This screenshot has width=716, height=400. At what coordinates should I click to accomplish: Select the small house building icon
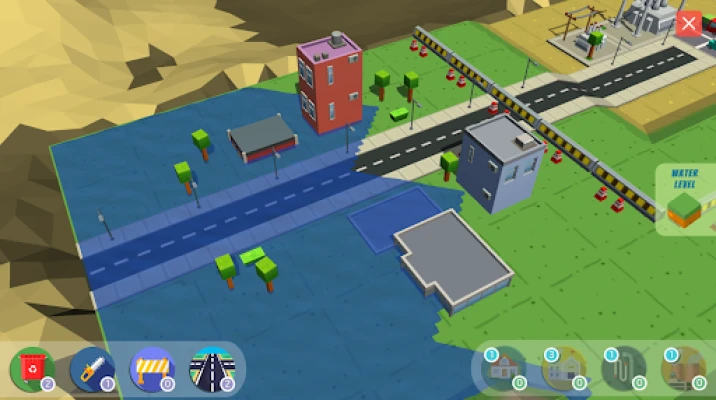point(503,369)
